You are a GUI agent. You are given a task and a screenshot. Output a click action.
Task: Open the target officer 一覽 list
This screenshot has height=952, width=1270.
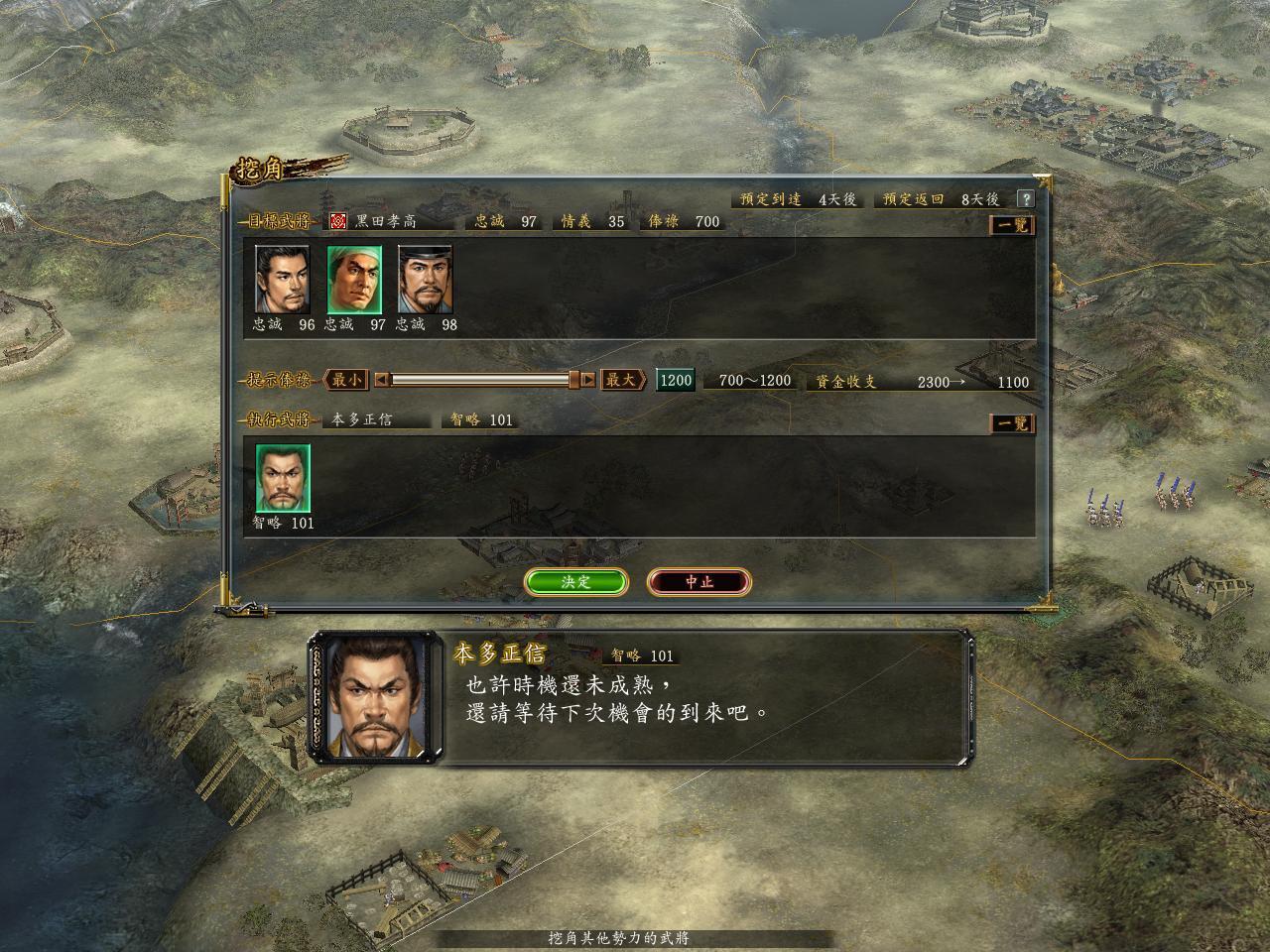tap(1013, 225)
